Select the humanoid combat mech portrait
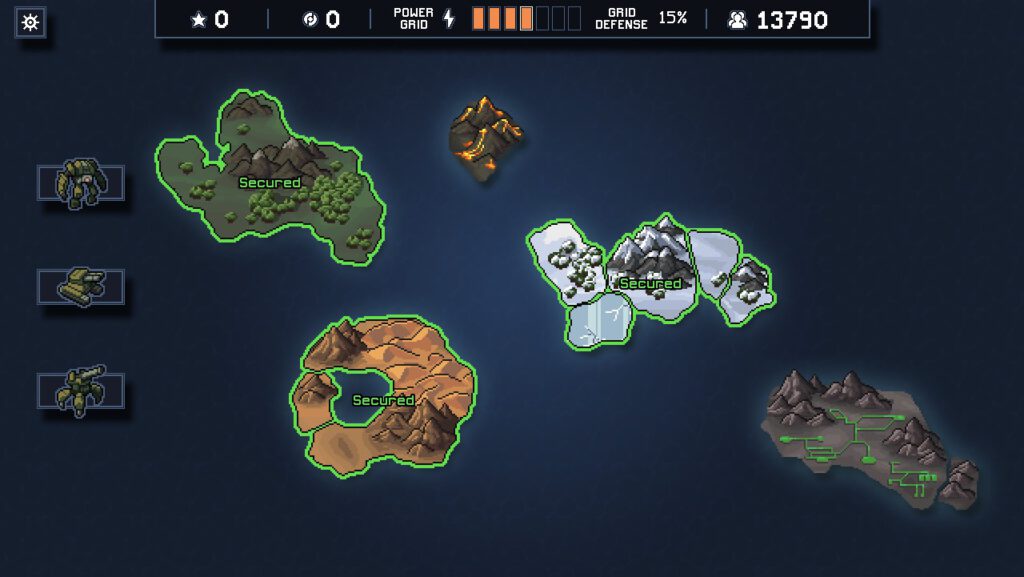 pos(81,183)
